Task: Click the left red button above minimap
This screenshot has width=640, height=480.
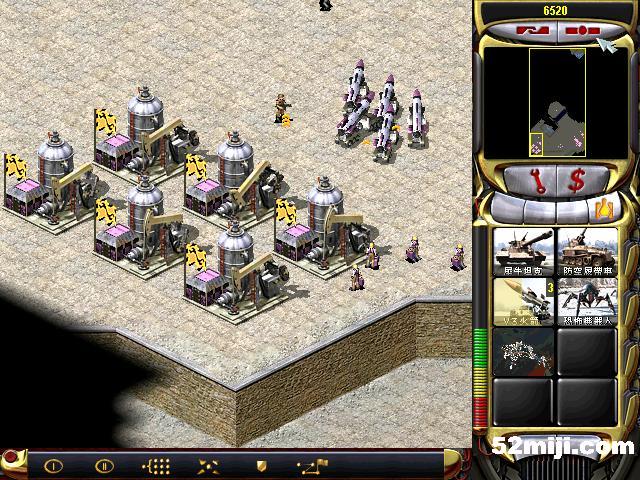Action: (532, 31)
